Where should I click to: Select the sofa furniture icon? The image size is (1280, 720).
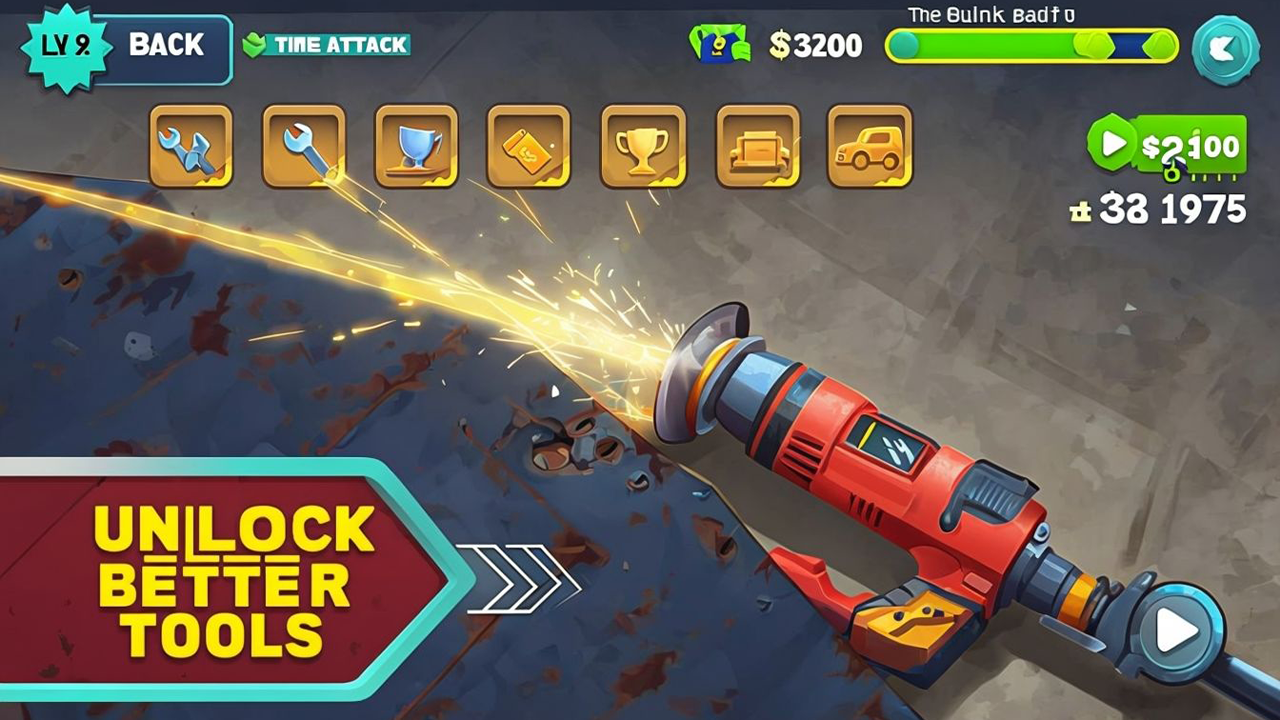click(x=757, y=147)
